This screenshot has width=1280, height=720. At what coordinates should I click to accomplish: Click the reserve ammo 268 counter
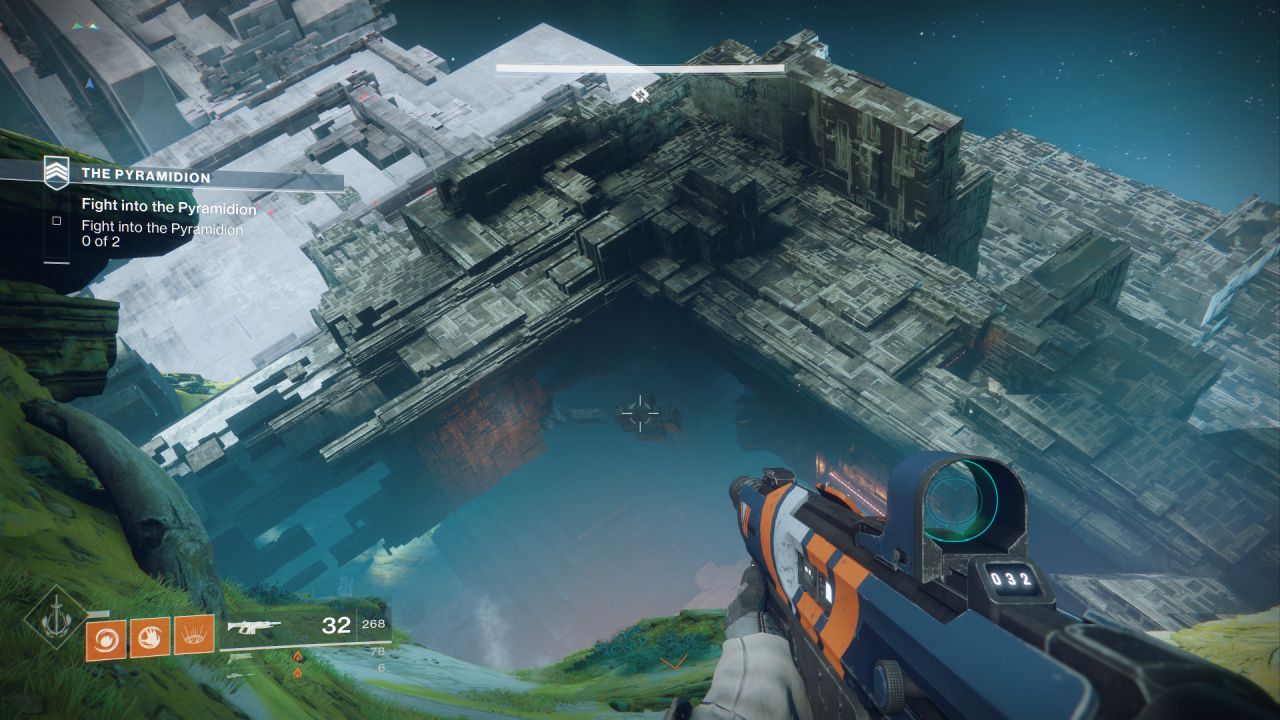[x=373, y=624]
